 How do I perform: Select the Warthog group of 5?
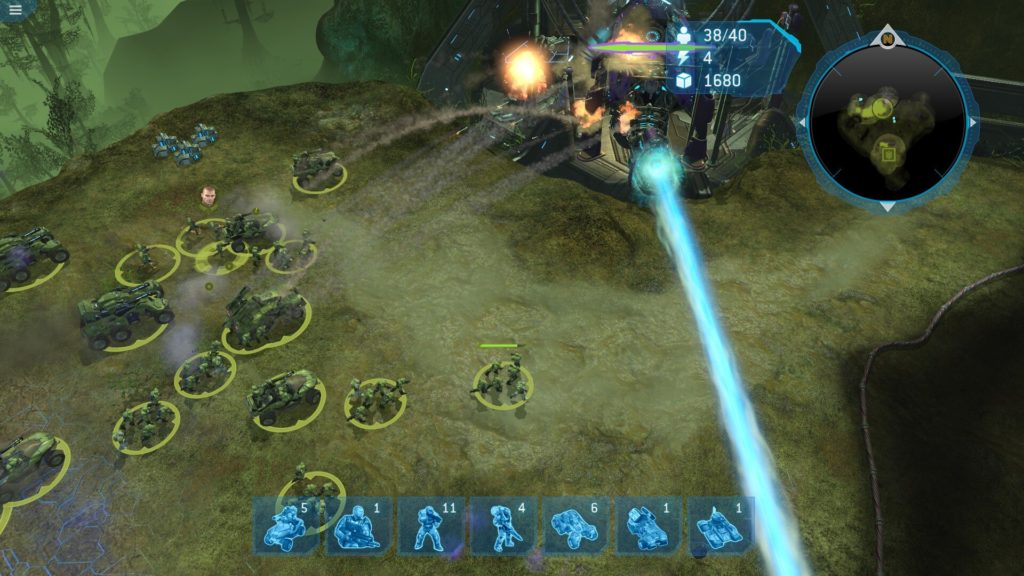pyautogui.click(x=284, y=525)
